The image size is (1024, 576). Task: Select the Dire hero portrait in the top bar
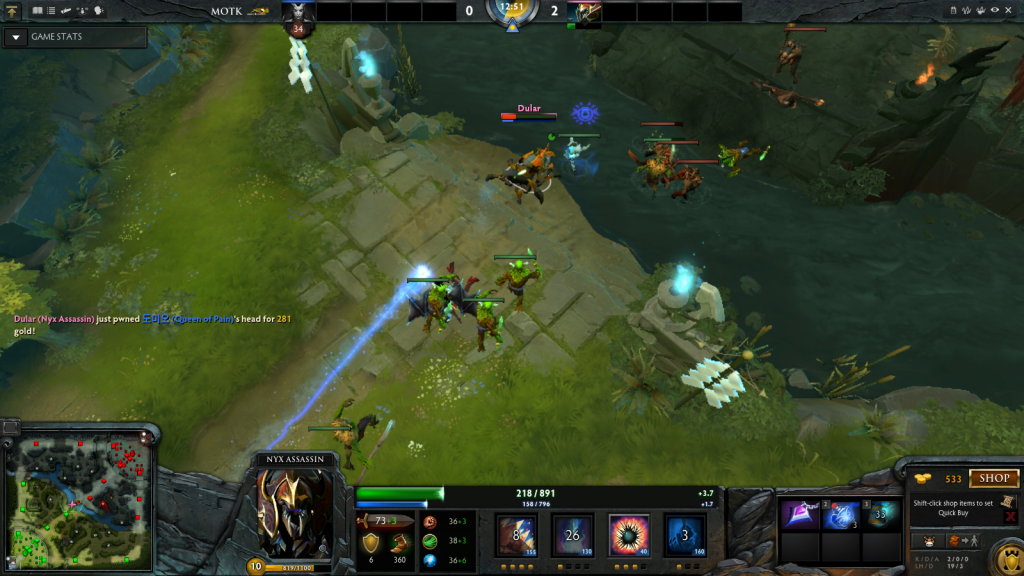(585, 12)
